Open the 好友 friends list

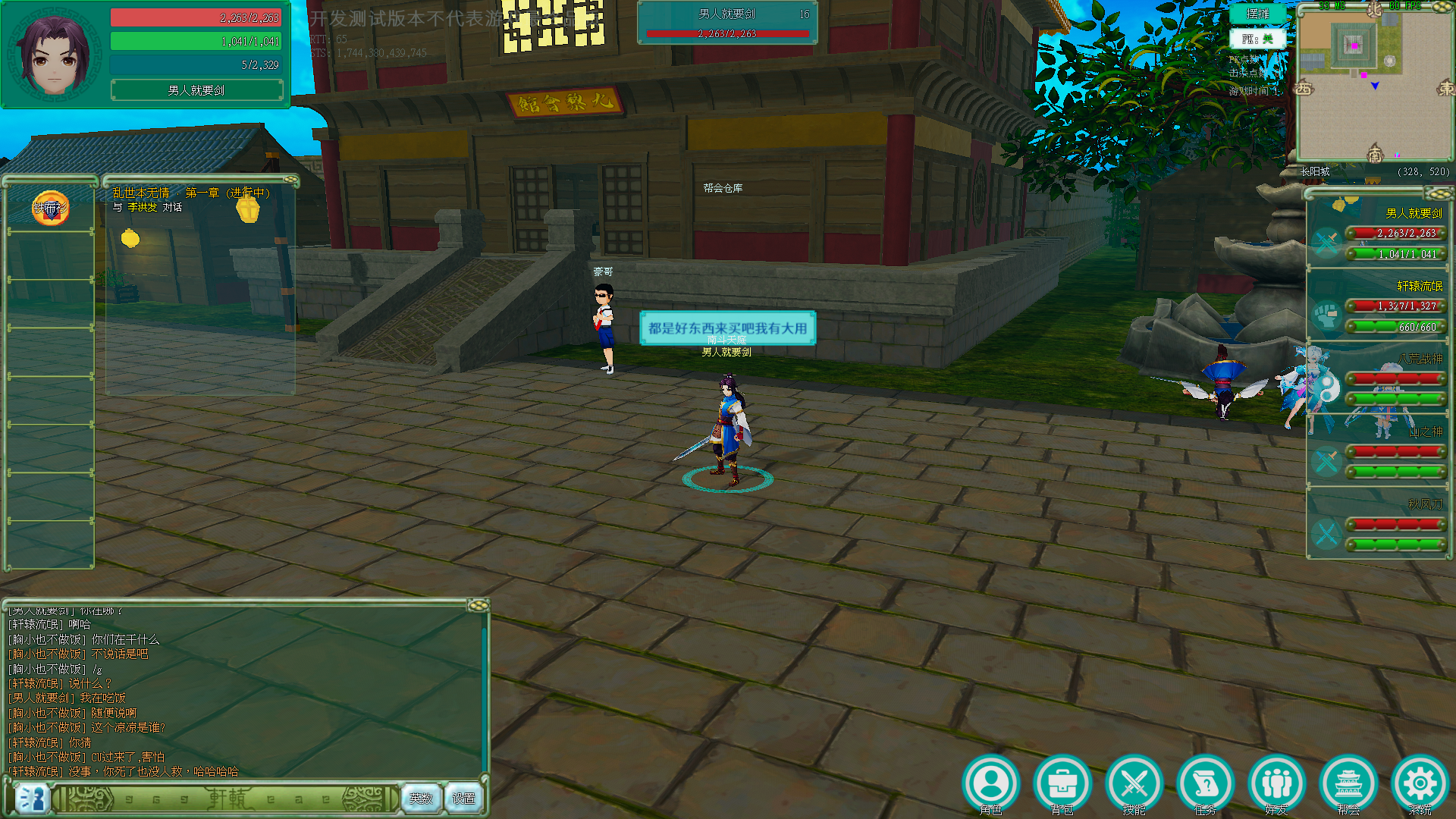(x=1277, y=784)
